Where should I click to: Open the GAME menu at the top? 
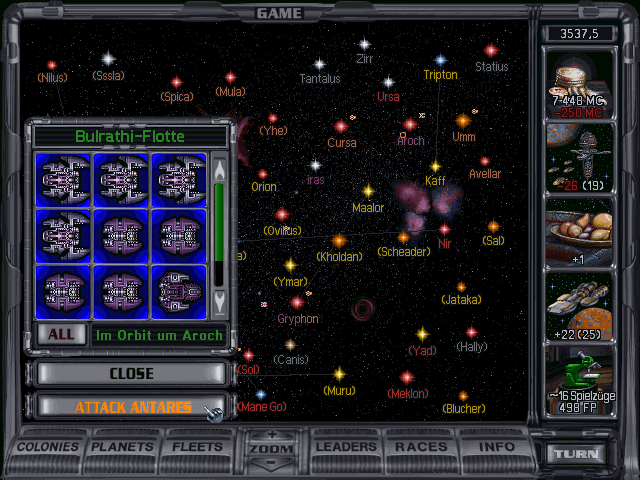pos(279,13)
